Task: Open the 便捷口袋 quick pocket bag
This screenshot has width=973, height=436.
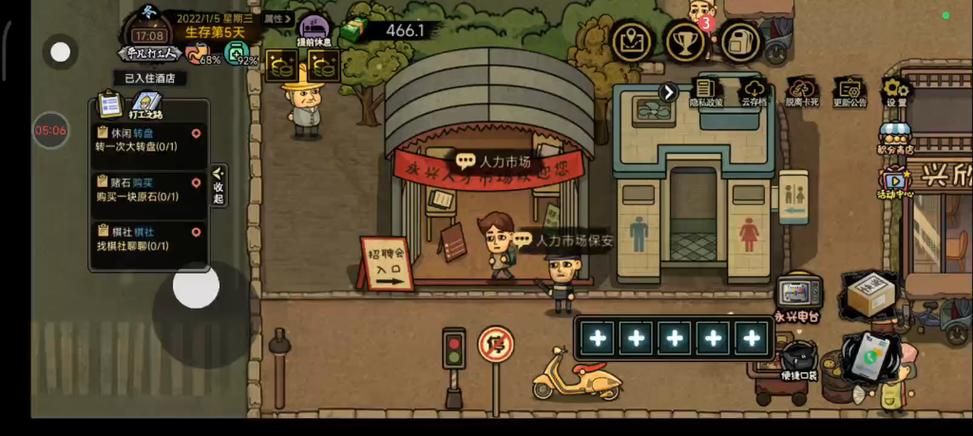Action: [798, 361]
